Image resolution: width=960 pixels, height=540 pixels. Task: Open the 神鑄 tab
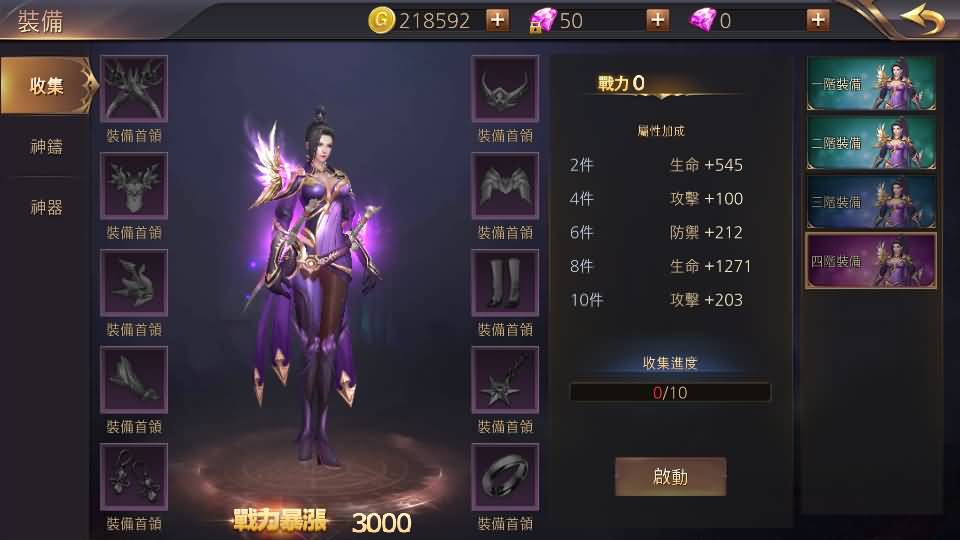(x=47, y=147)
